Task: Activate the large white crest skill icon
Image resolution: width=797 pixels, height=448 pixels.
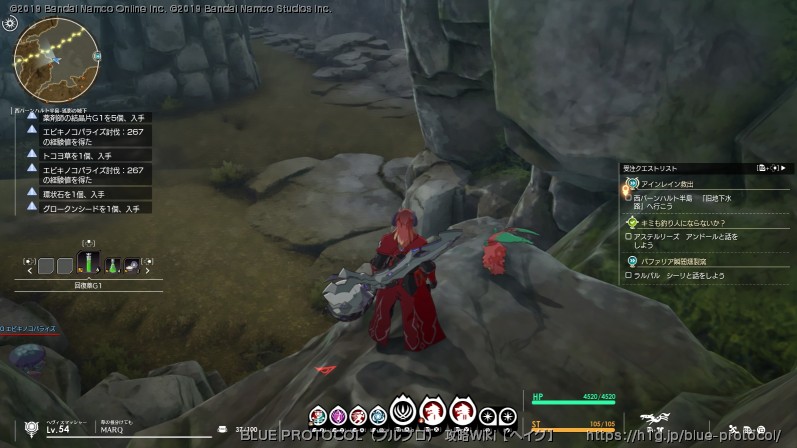Action: [x=405, y=412]
